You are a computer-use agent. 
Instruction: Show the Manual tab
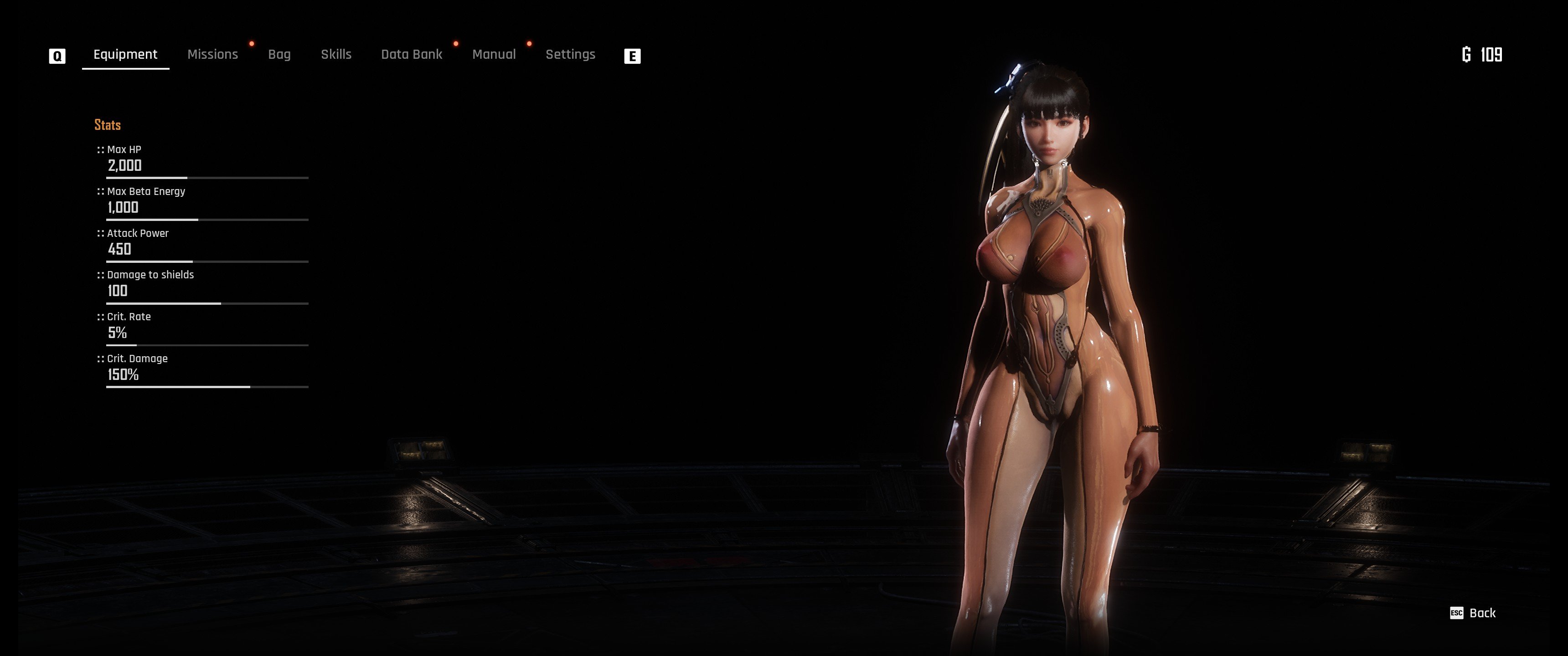494,55
